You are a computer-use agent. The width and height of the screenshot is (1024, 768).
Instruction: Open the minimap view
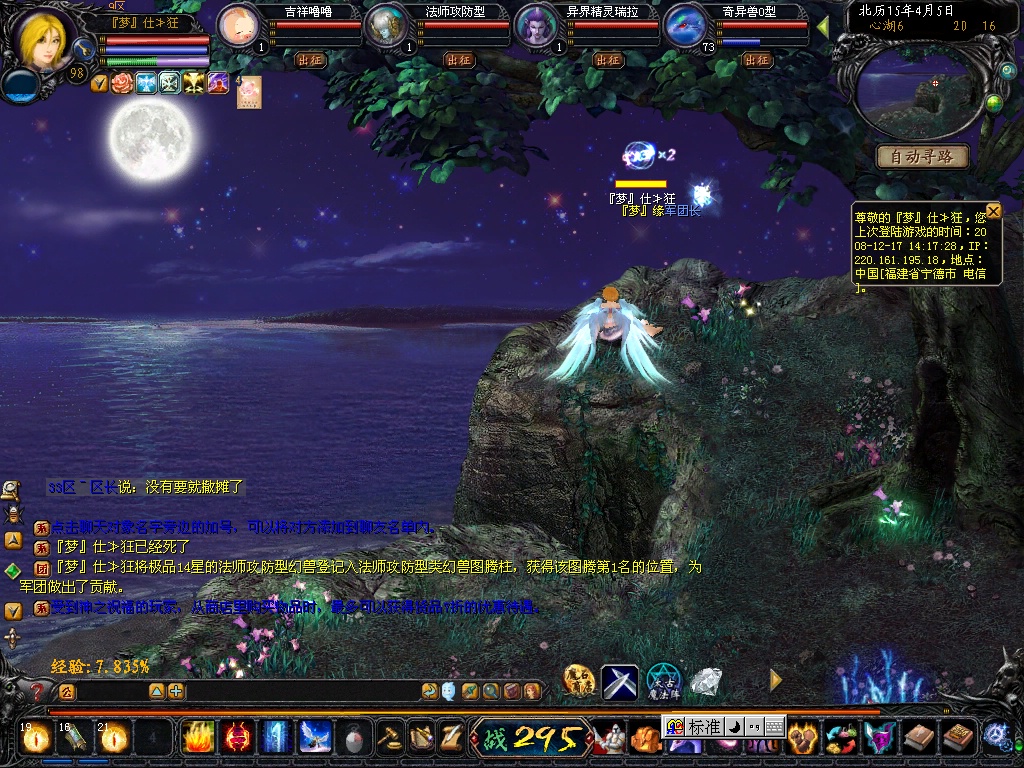(920, 92)
